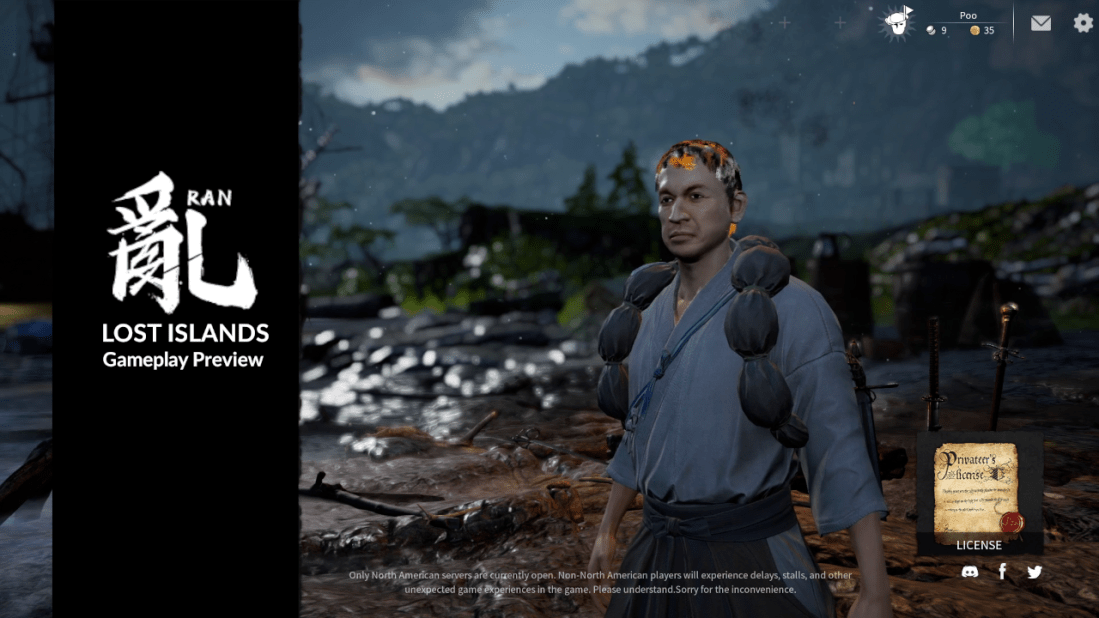This screenshot has width=1099, height=618.
Task: Click the player avatar emblem for Poo
Action: 898,23
